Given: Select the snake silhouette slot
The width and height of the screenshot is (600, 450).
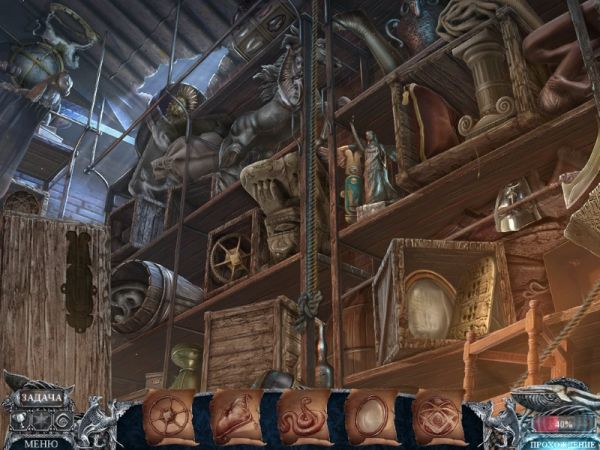Looking at the screenshot, I should pyautogui.click(x=303, y=417).
